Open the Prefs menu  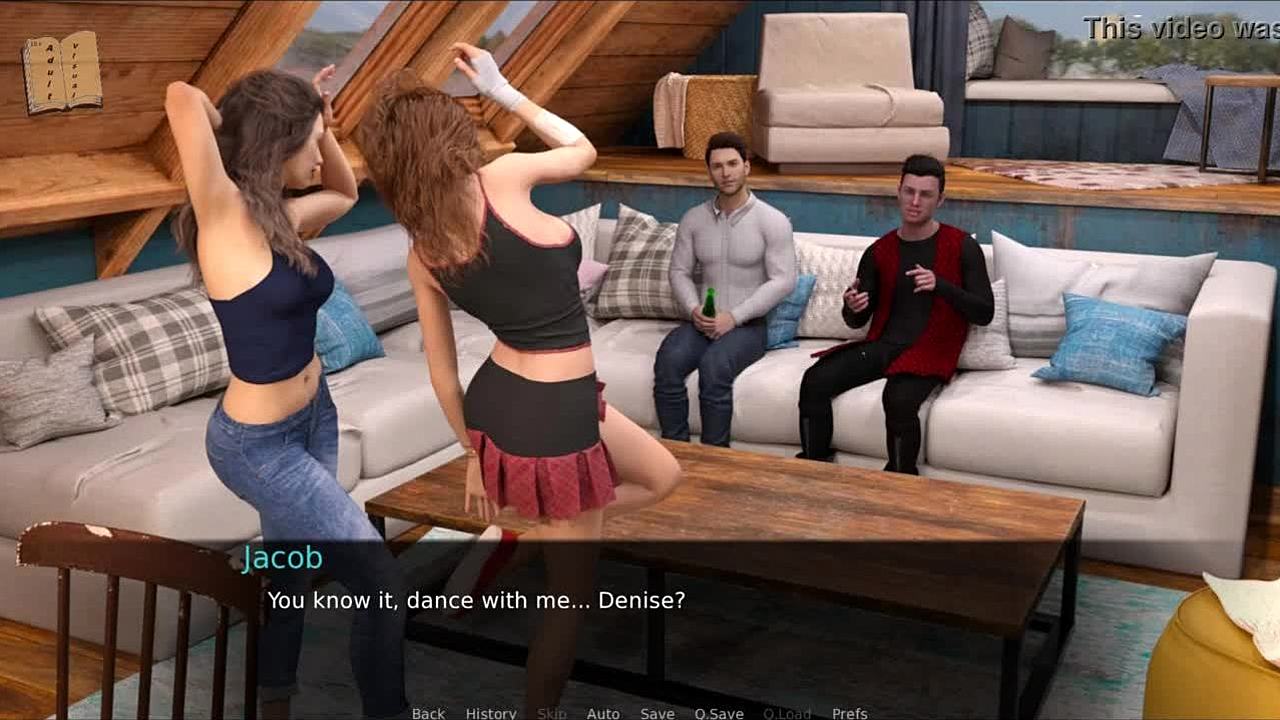pyautogui.click(x=850, y=713)
